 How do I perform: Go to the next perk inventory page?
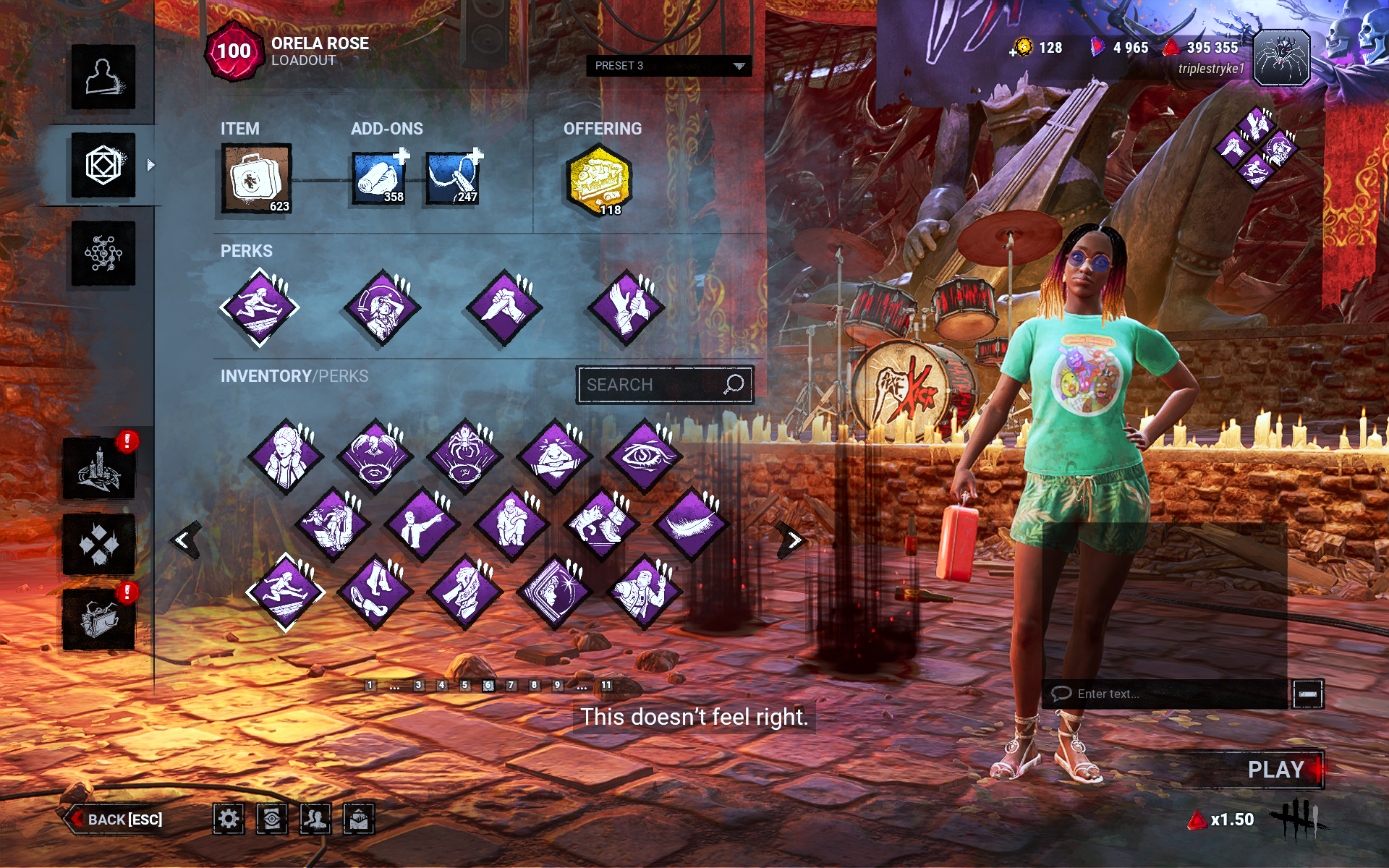pos(792,540)
